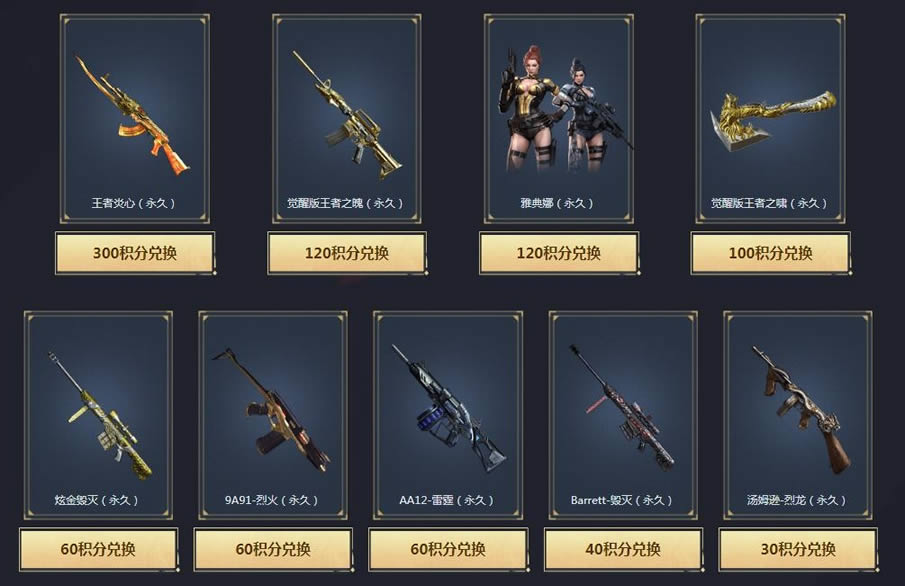Redeem 汤姆逊-烈龙 with the 30积分兑换 button
Screen dimensions: 905x586
coord(798,549)
